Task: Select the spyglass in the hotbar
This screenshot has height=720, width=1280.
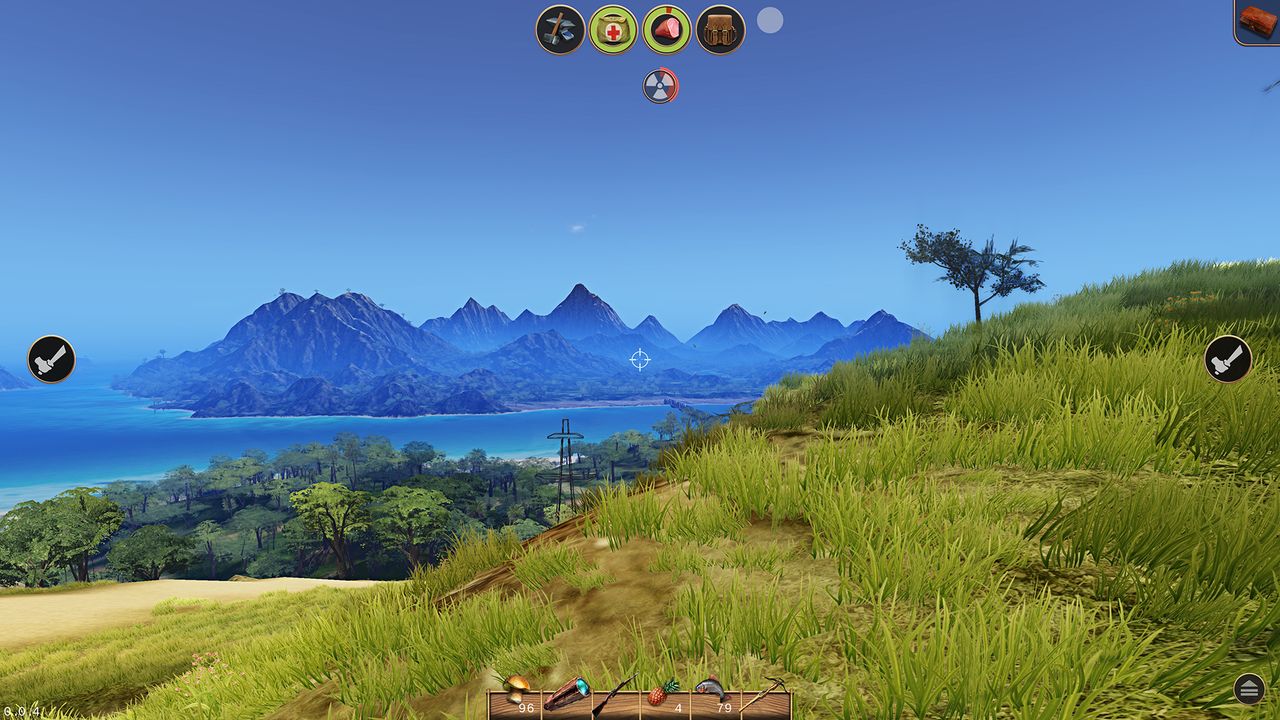Action: point(567,698)
